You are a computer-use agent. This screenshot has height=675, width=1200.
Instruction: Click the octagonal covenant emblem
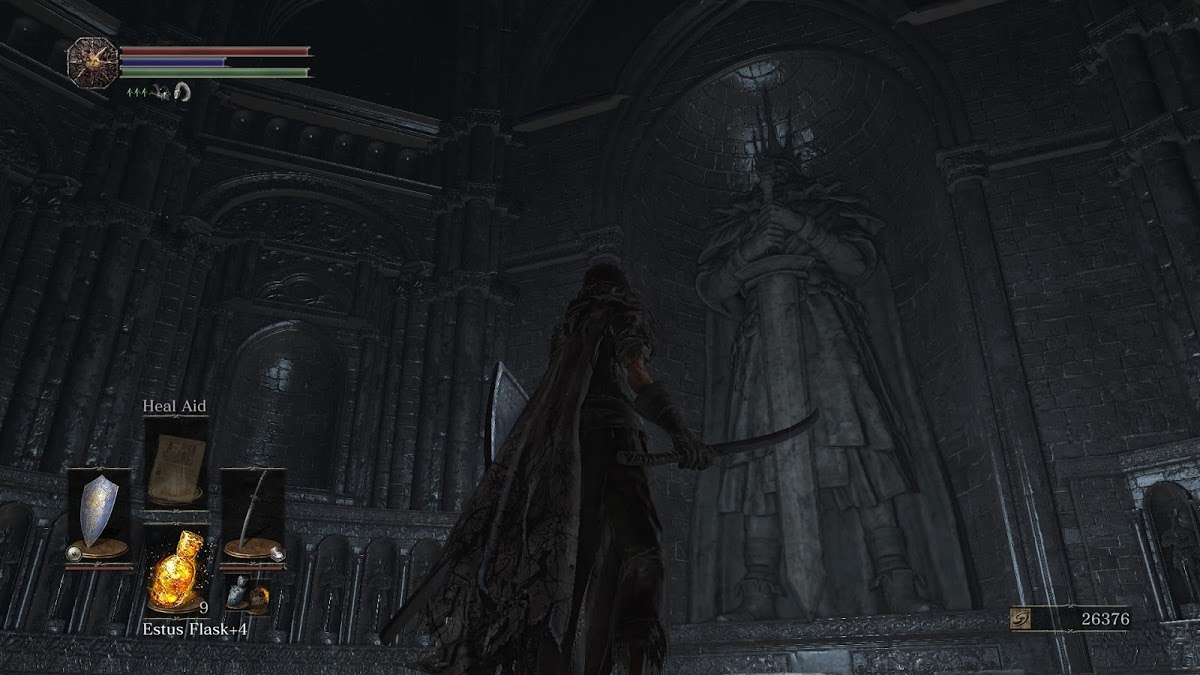[x=93, y=60]
